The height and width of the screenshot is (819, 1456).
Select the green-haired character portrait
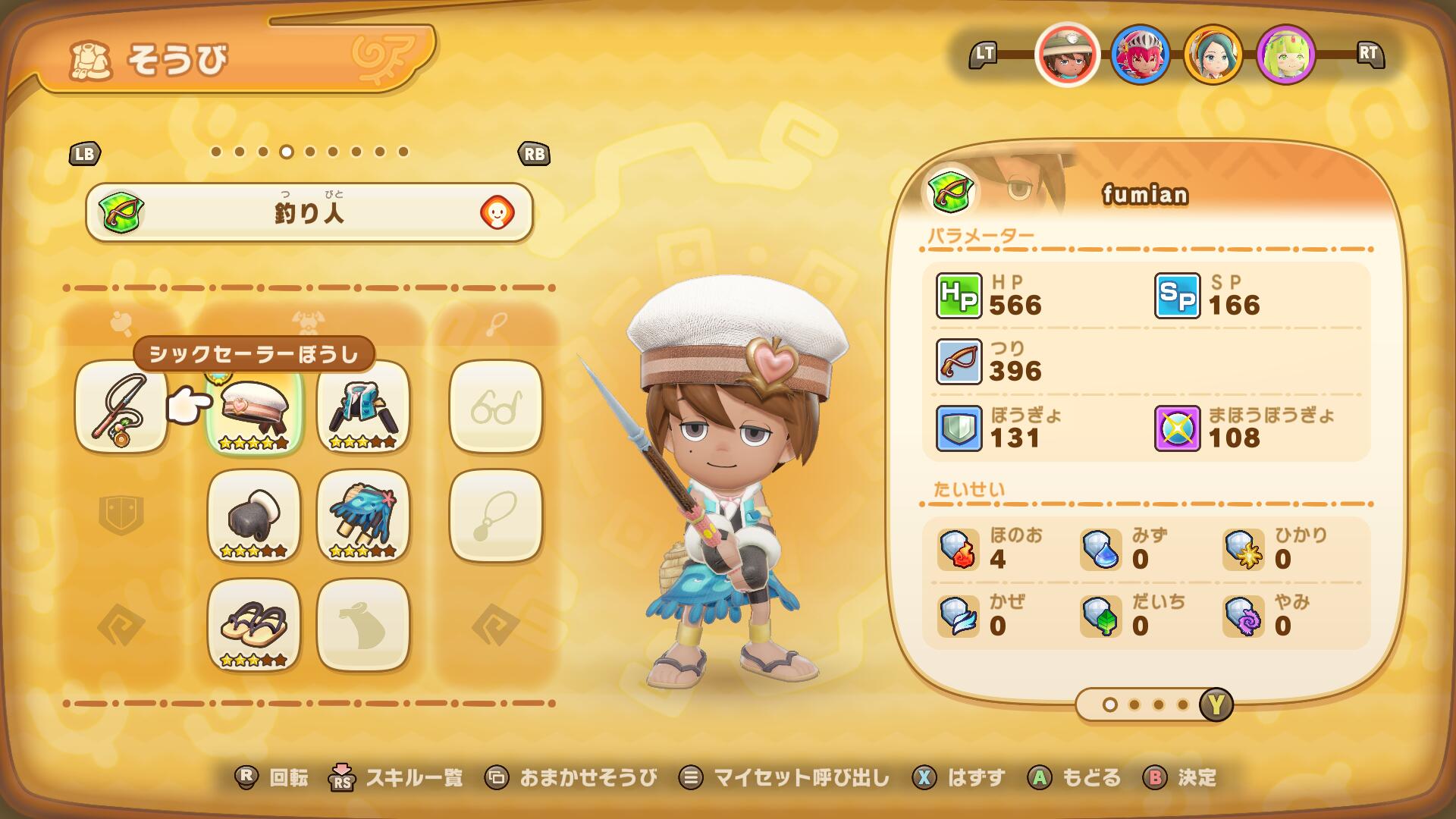(1285, 54)
